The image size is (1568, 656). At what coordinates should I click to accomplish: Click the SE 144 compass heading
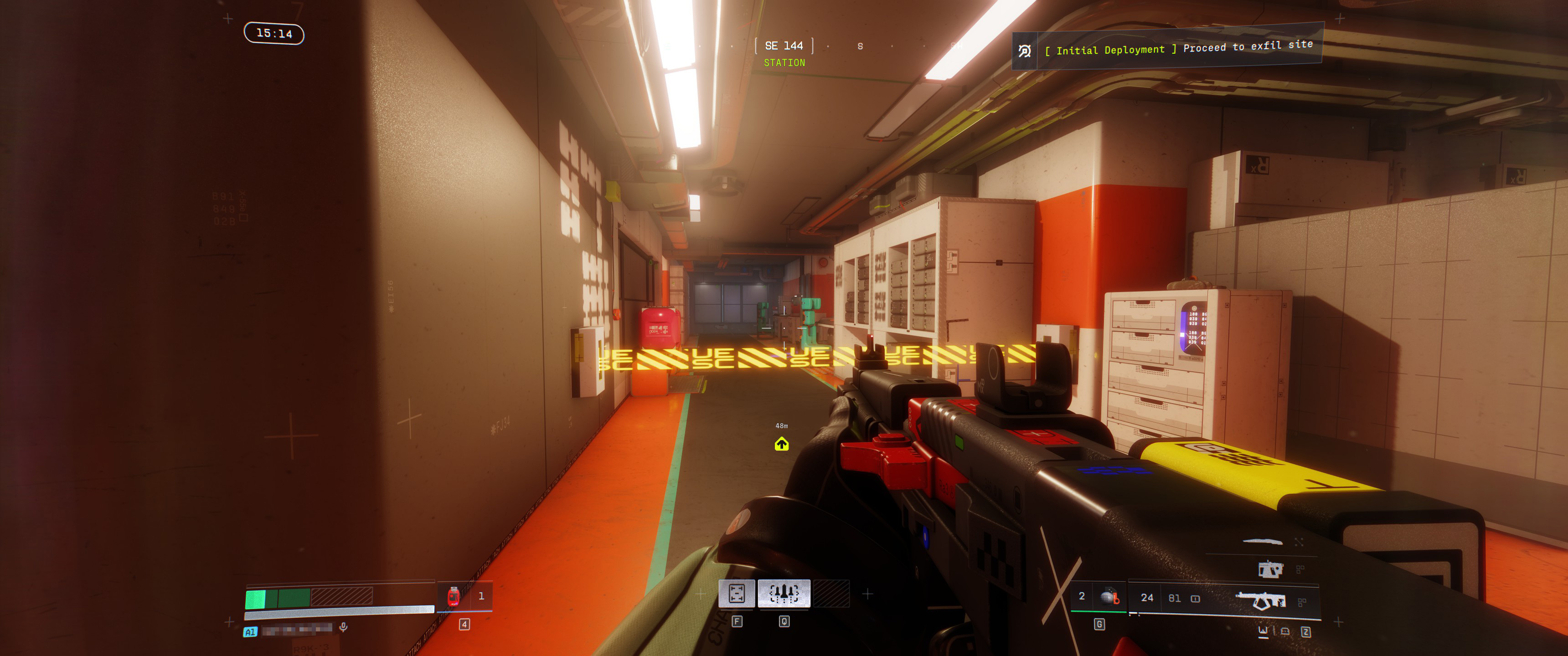click(x=784, y=46)
